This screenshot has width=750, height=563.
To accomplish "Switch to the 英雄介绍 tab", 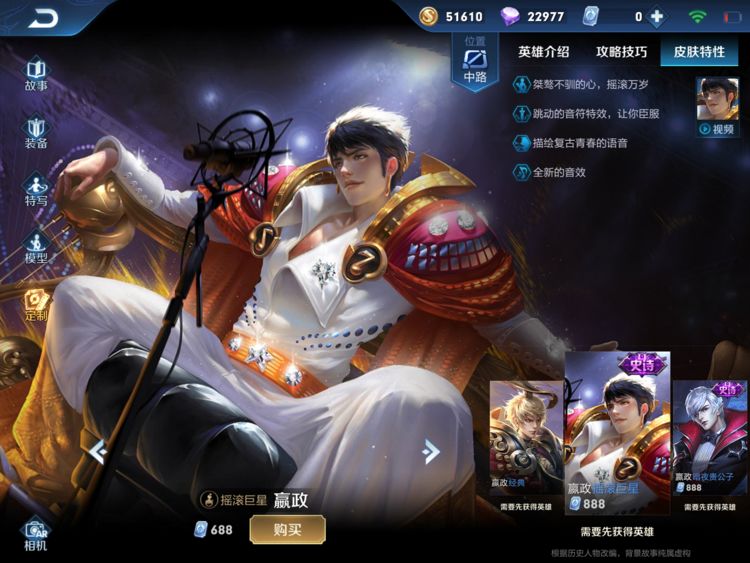I will pos(544,52).
